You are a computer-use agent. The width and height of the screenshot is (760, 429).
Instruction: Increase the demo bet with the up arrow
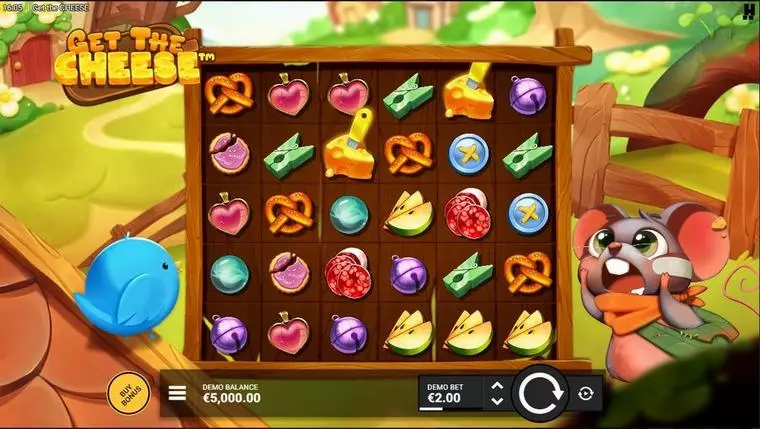[497, 385]
